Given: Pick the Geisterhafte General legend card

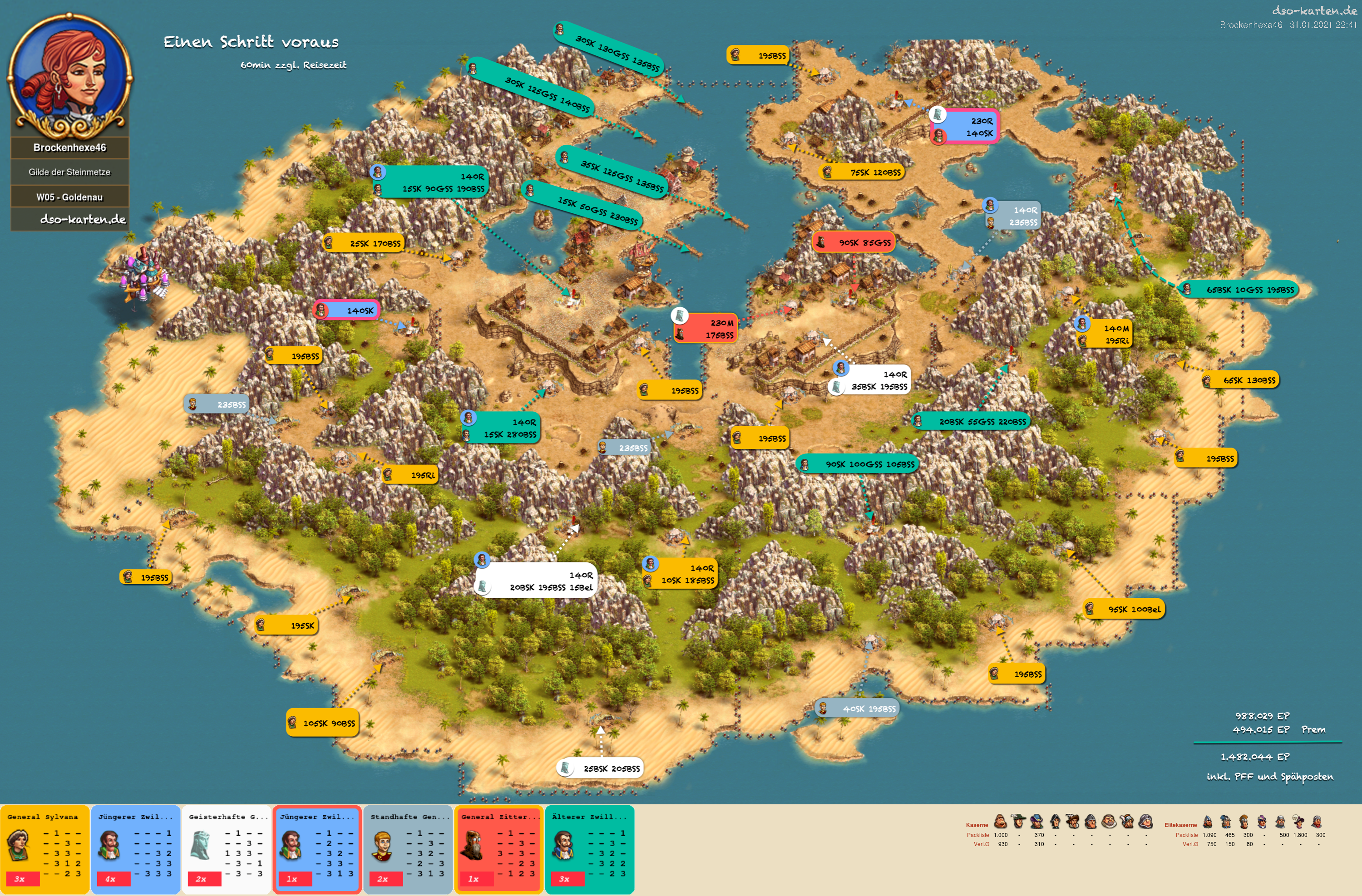Looking at the screenshot, I should (226, 849).
